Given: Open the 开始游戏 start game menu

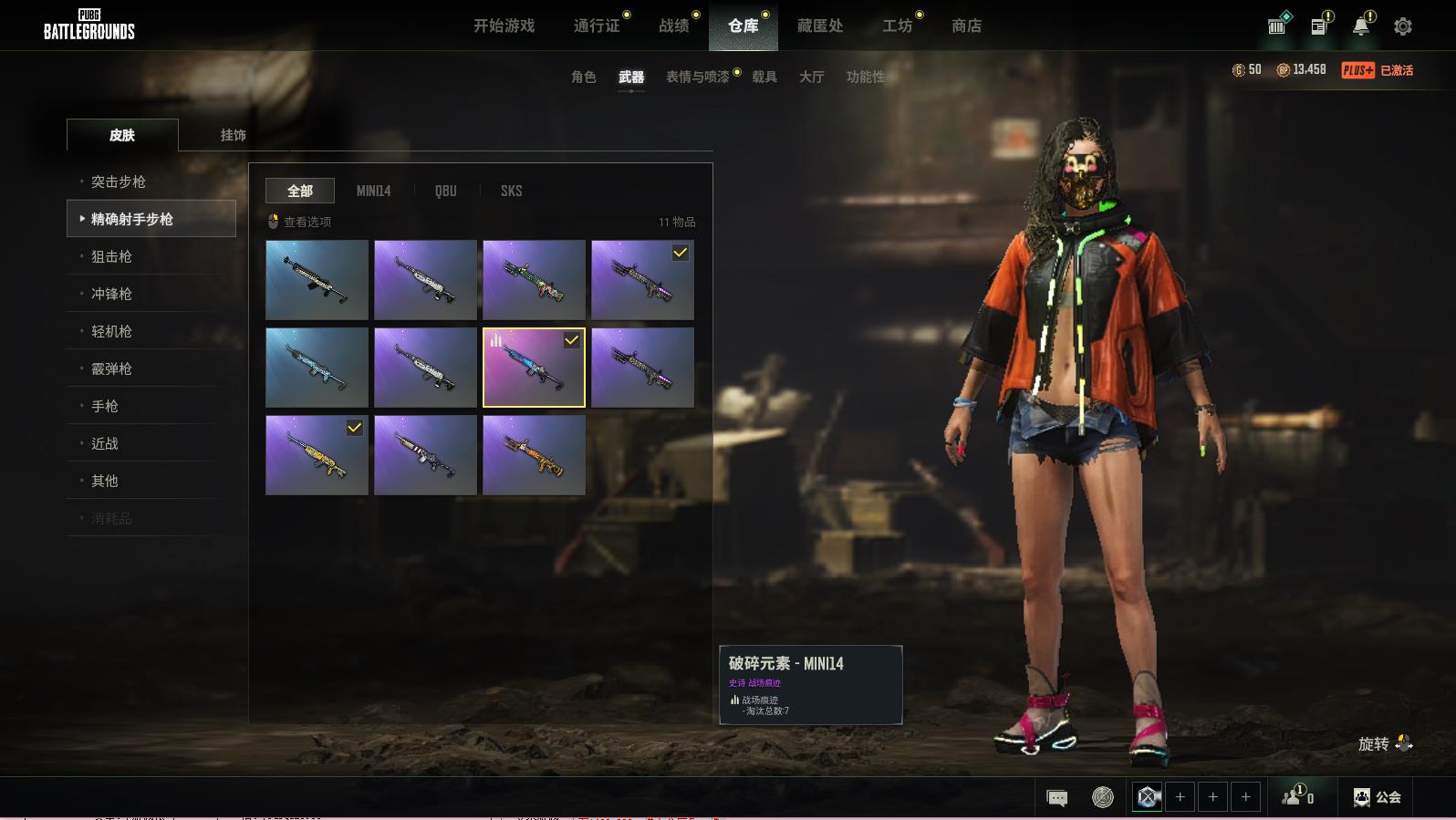Looking at the screenshot, I should [x=504, y=26].
